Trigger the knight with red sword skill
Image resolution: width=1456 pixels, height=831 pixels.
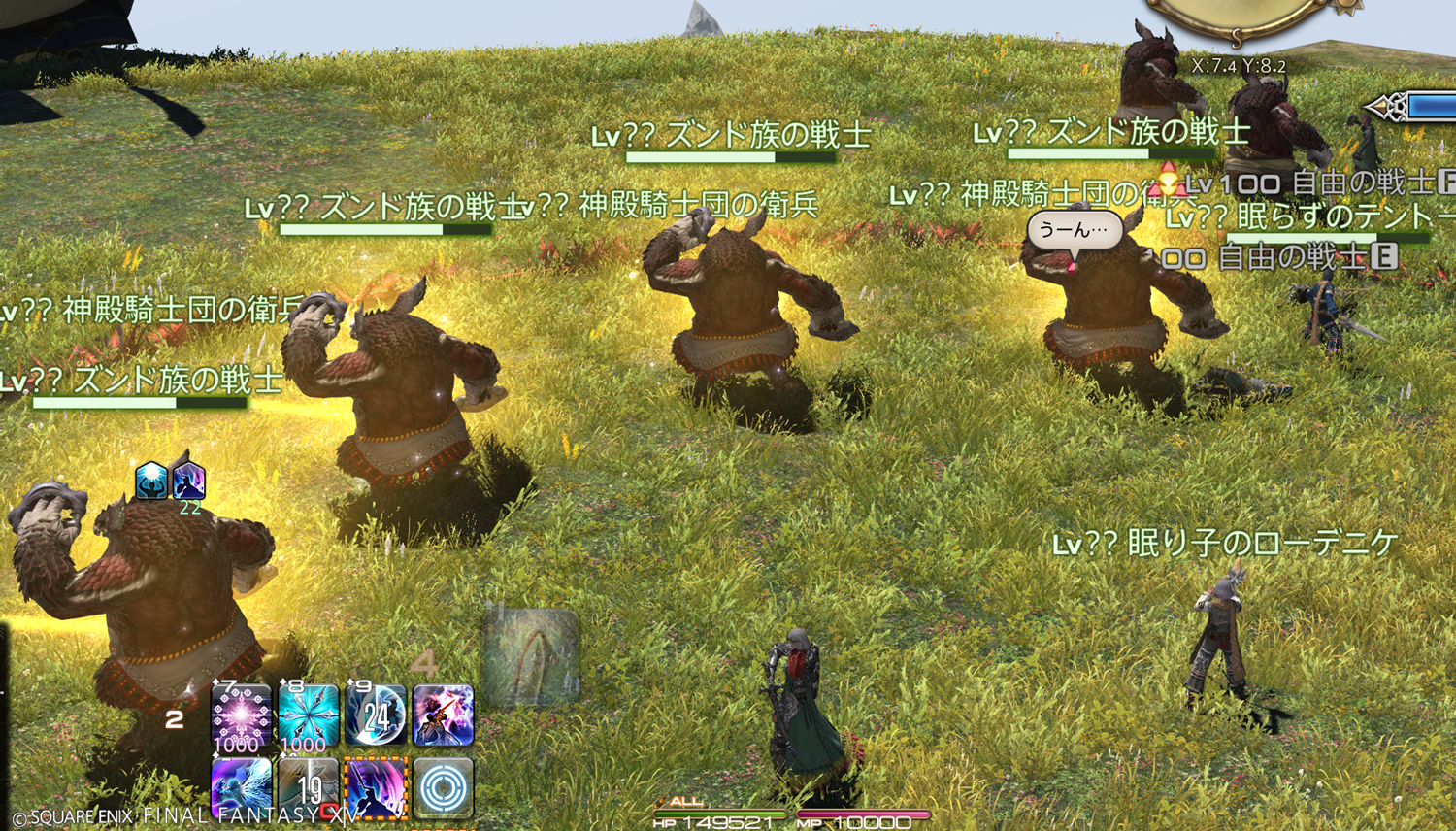tap(444, 716)
